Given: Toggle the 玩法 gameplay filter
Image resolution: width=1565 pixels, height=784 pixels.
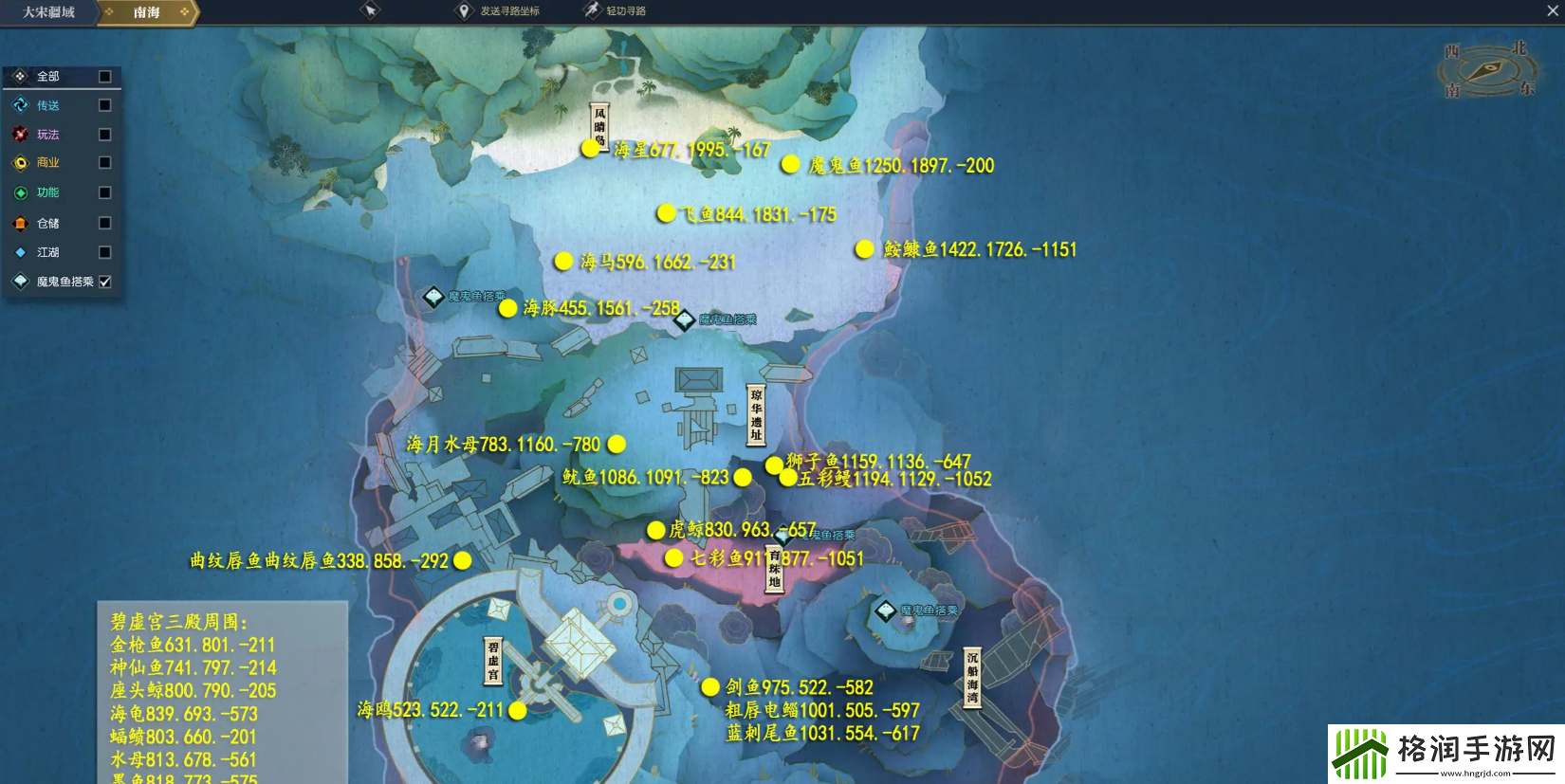Looking at the screenshot, I should 105,135.
